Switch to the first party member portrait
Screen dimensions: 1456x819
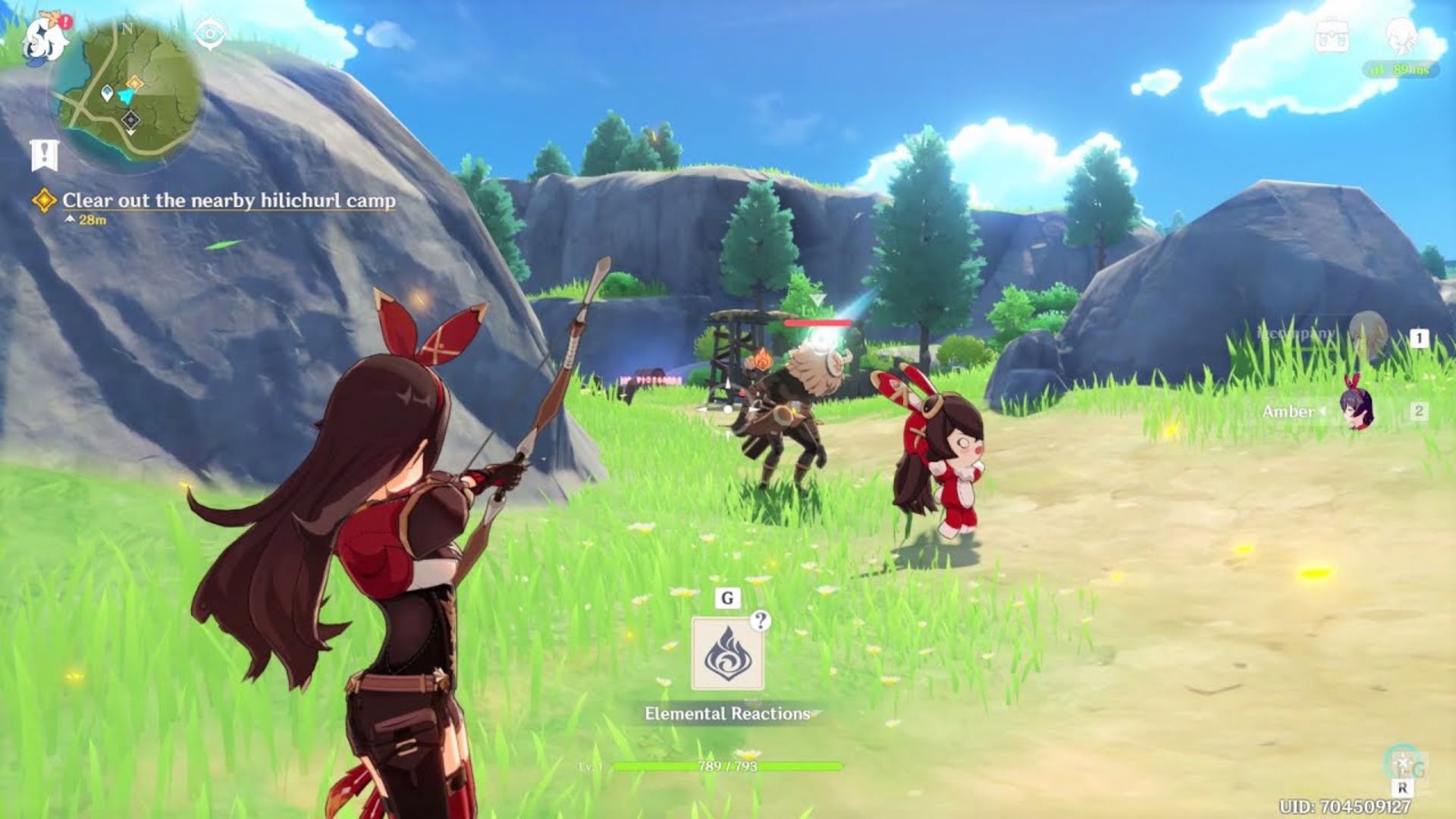point(1367,334)
